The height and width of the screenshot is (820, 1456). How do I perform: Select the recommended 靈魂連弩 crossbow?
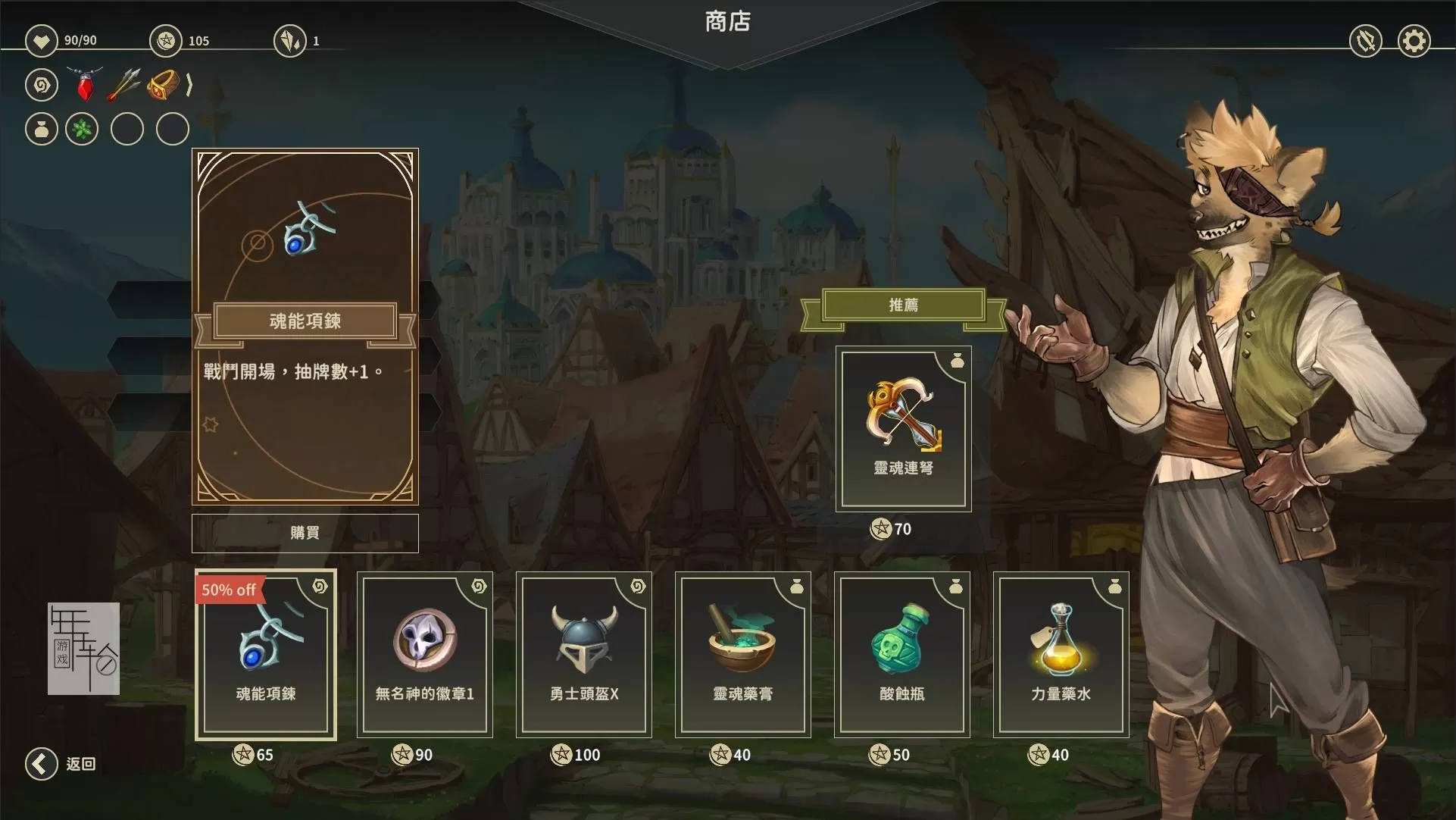(x=903, y=429)
